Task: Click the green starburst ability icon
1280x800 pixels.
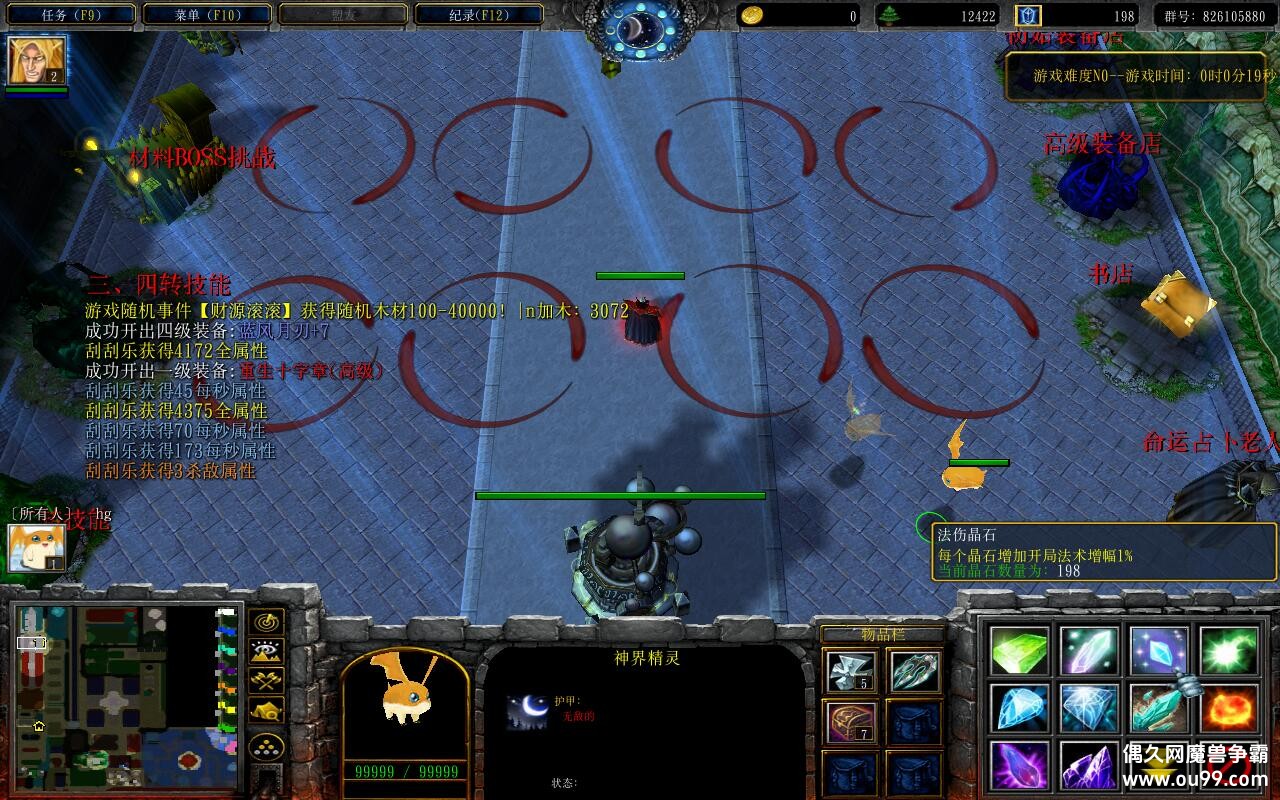Action: [1228, 651]
